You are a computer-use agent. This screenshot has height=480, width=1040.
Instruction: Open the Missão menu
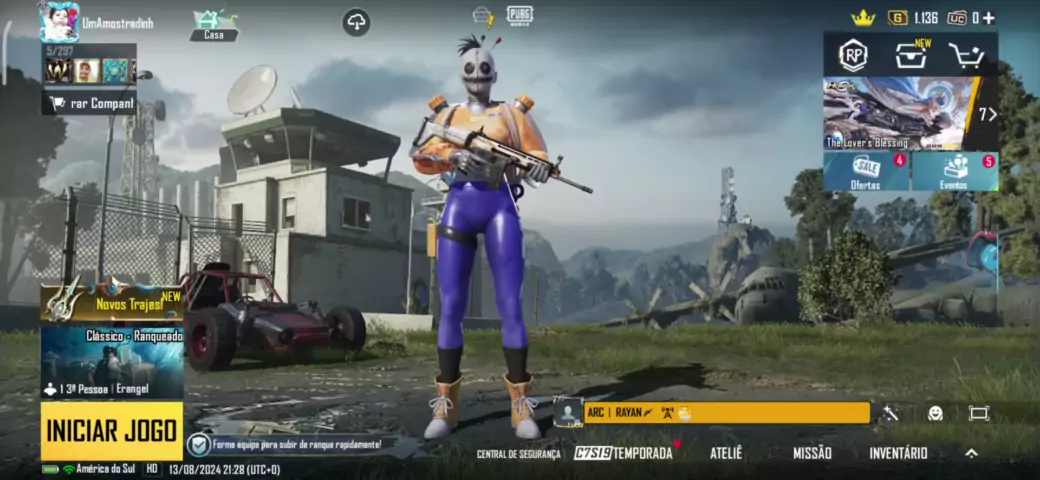812,453
